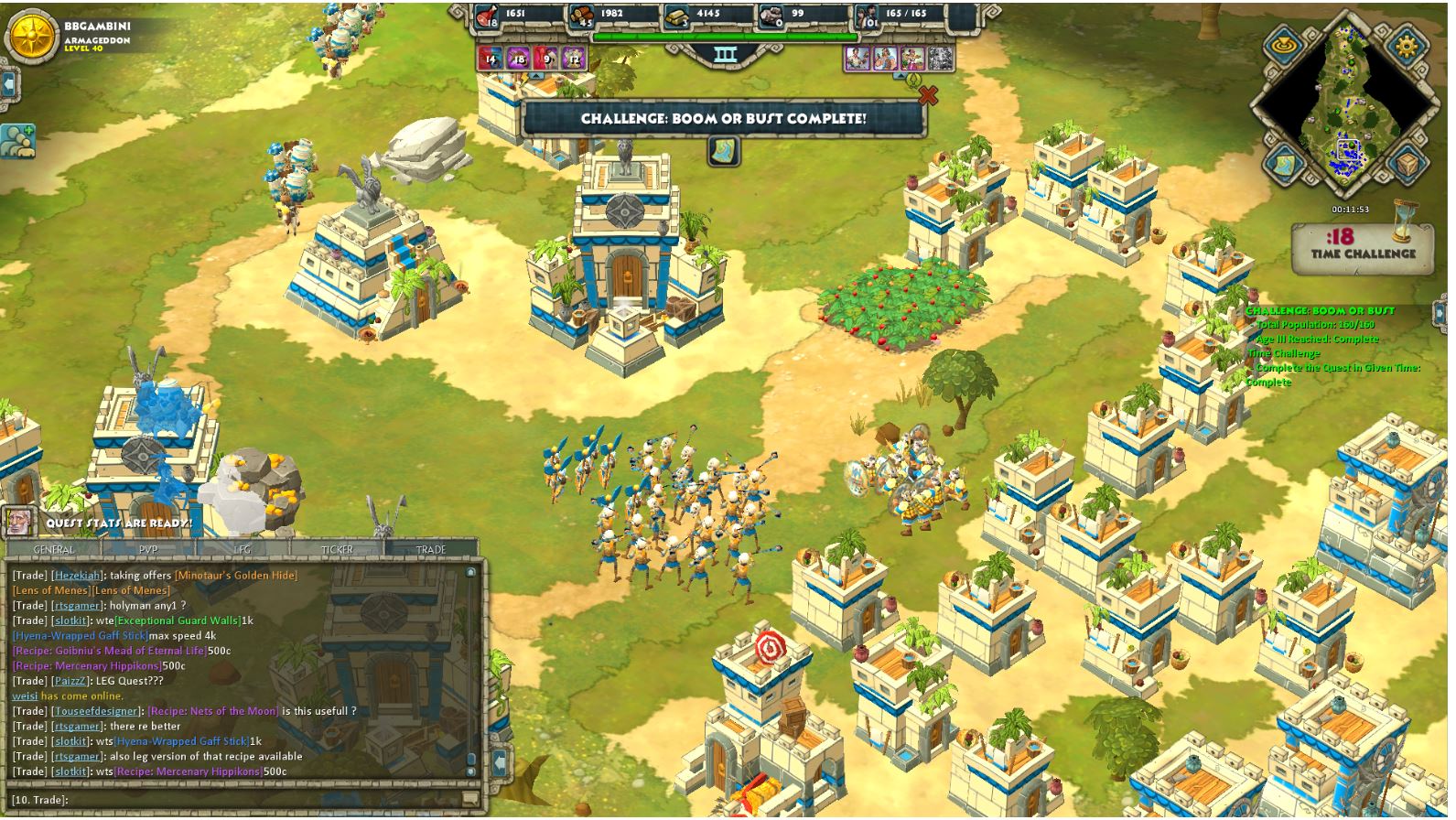Click the add friends icon

tap(17, 142)
